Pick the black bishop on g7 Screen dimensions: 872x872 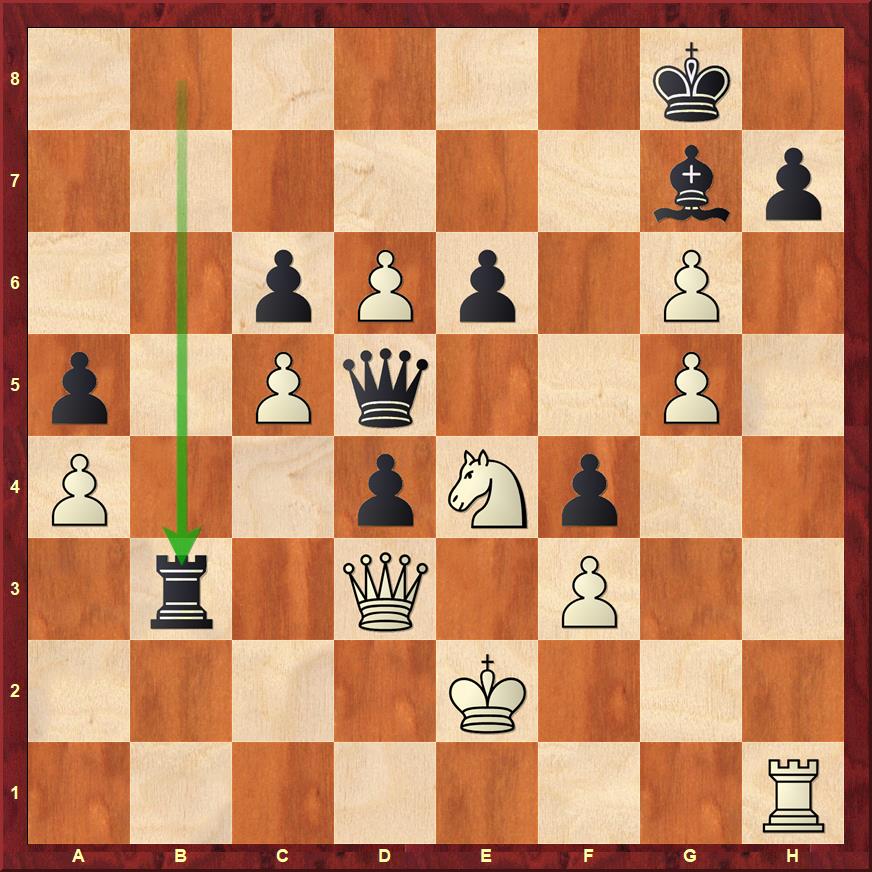pos(691,182)
